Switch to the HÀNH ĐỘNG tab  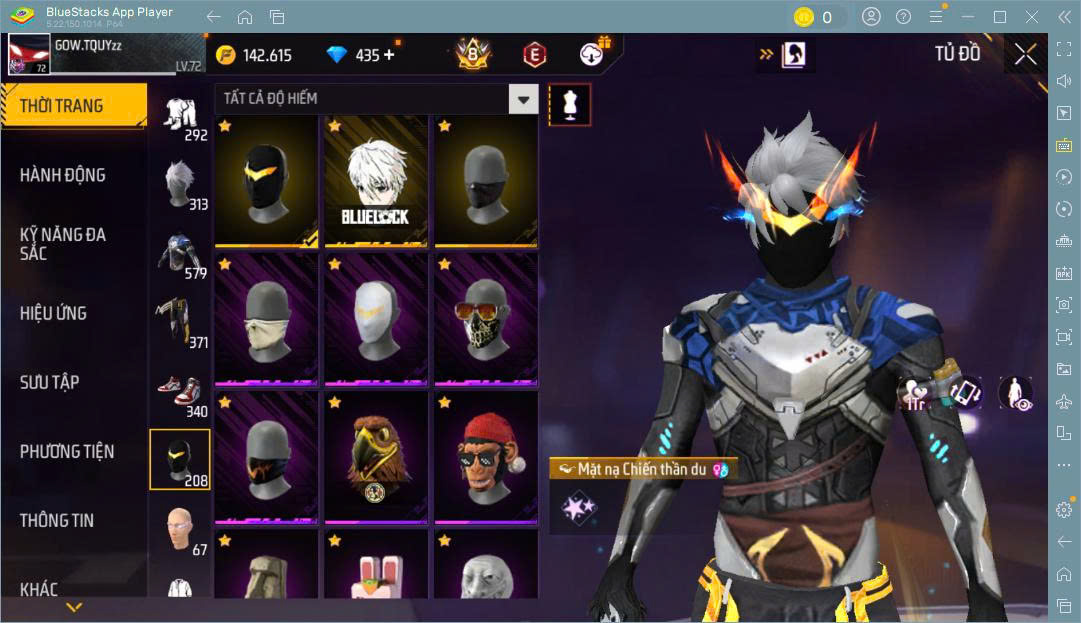point(63,175)
